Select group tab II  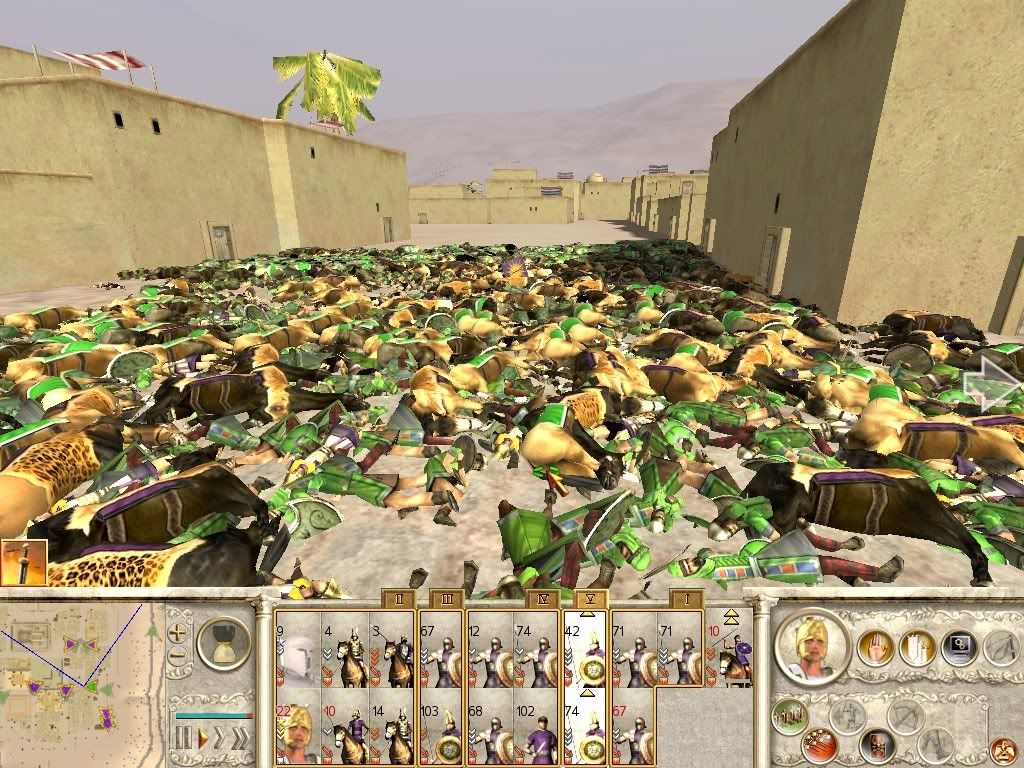pyautogui.click(x=398, y=599)
